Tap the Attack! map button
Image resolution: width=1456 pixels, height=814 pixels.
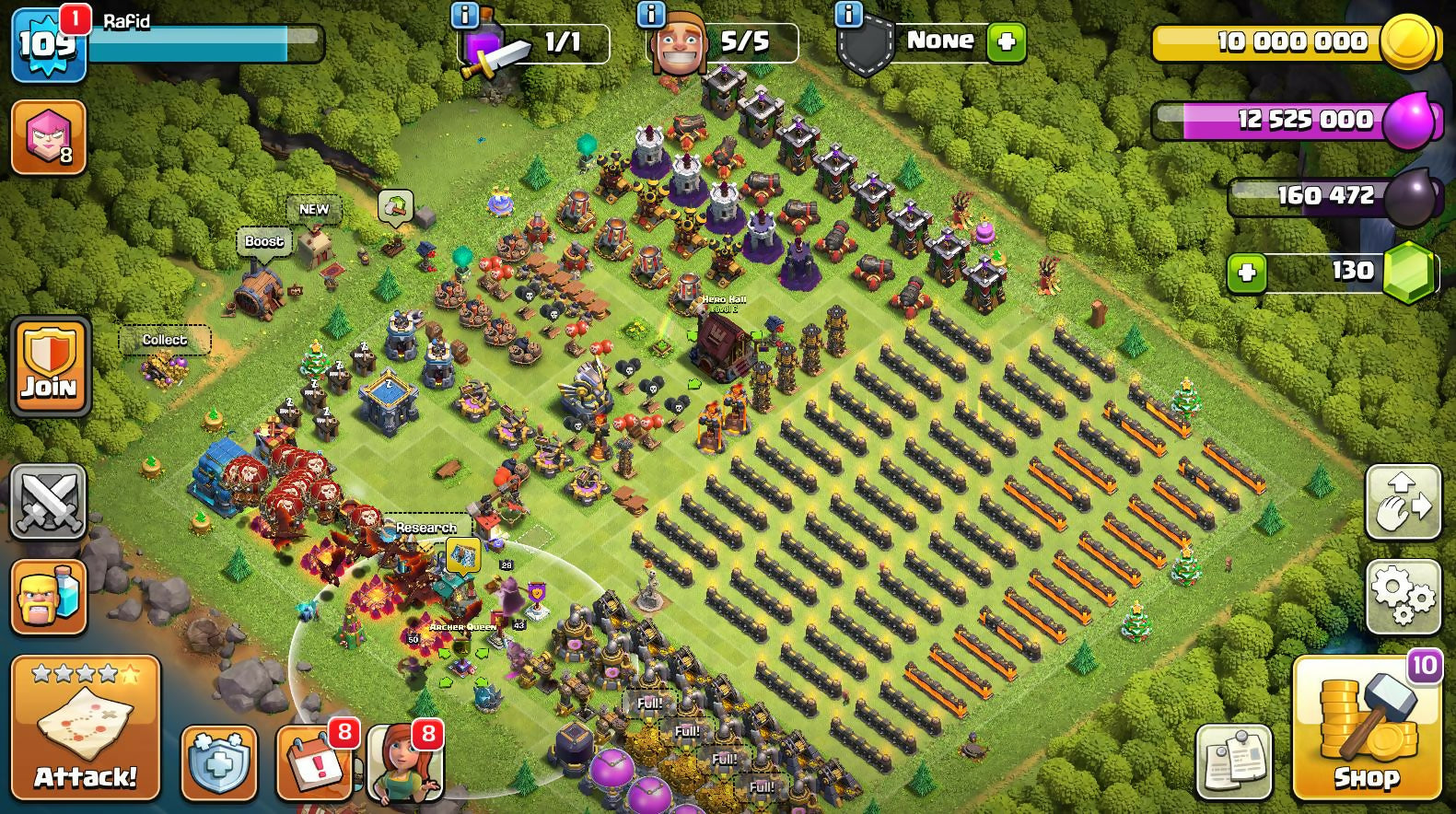tap(85, 727)
